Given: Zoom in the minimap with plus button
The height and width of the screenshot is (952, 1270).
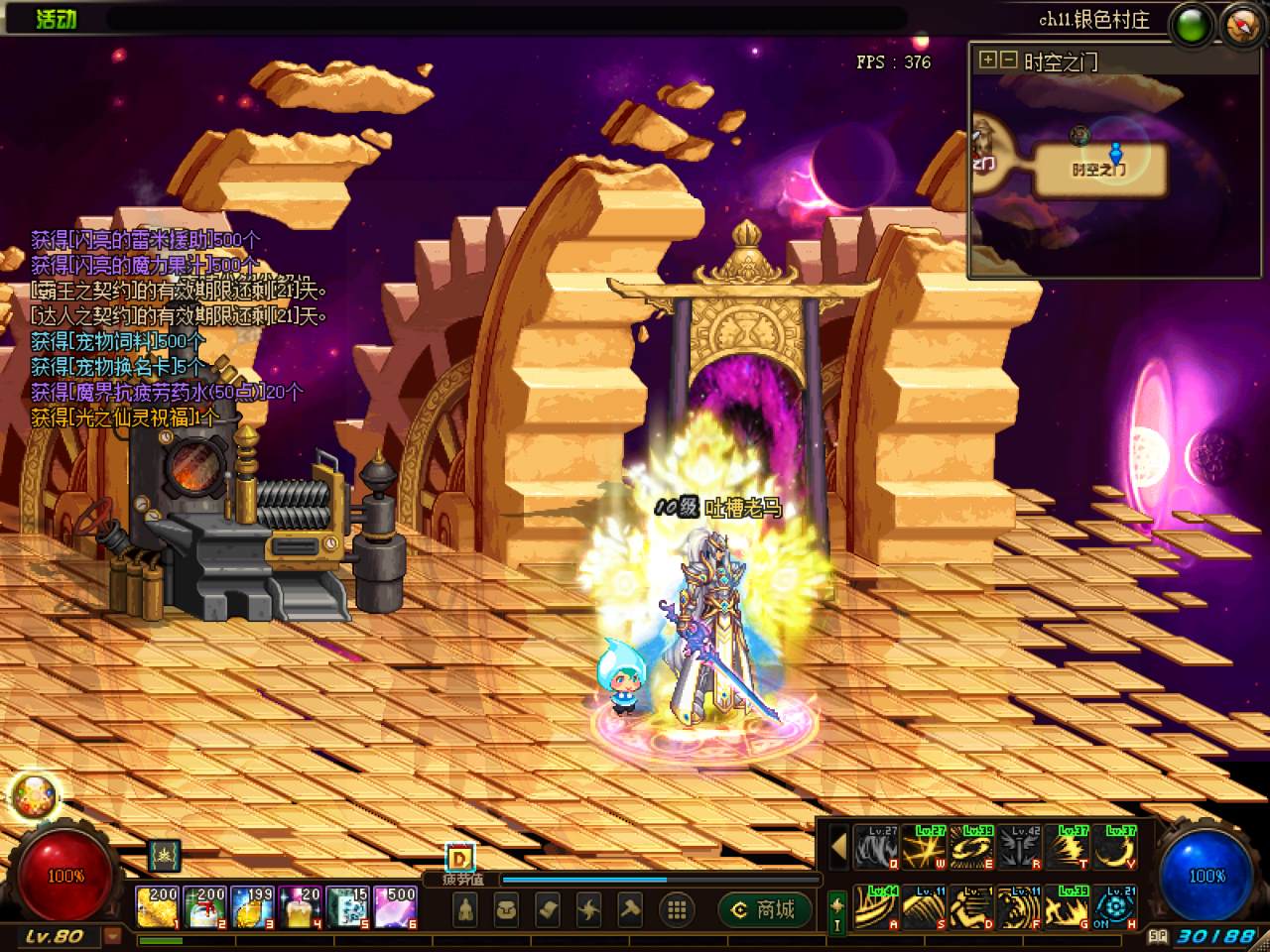Looking at the screenshot, I should pos(987,60).
